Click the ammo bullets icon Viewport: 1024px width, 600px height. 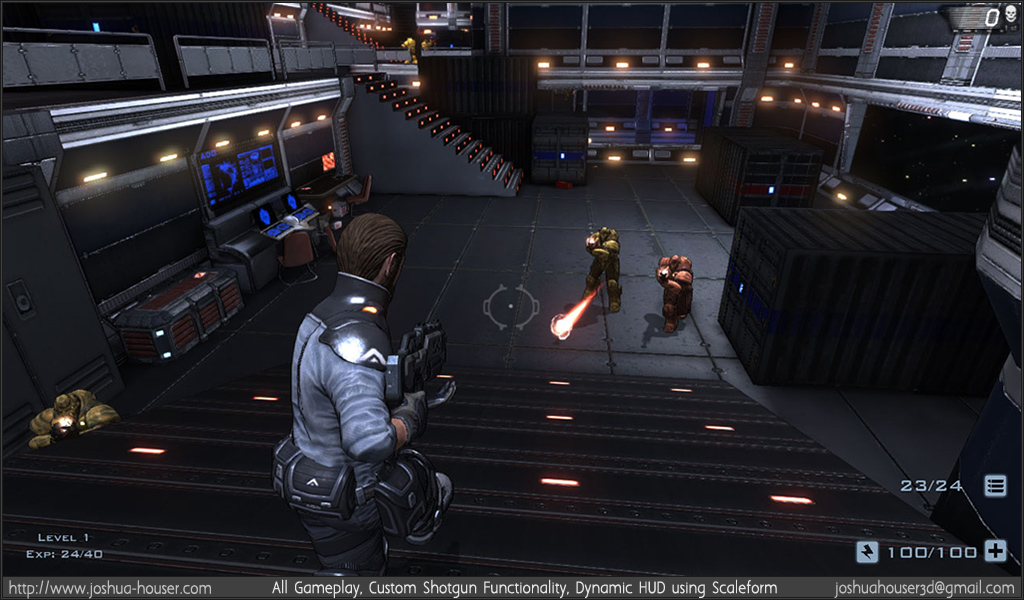tap(995, 486)
